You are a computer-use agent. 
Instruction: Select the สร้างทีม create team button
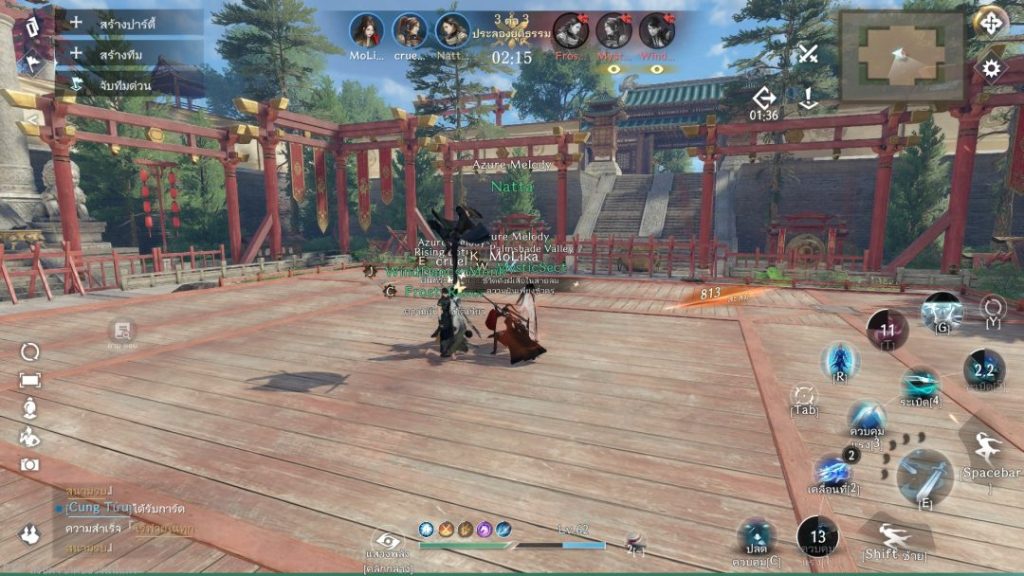(118, 53)
